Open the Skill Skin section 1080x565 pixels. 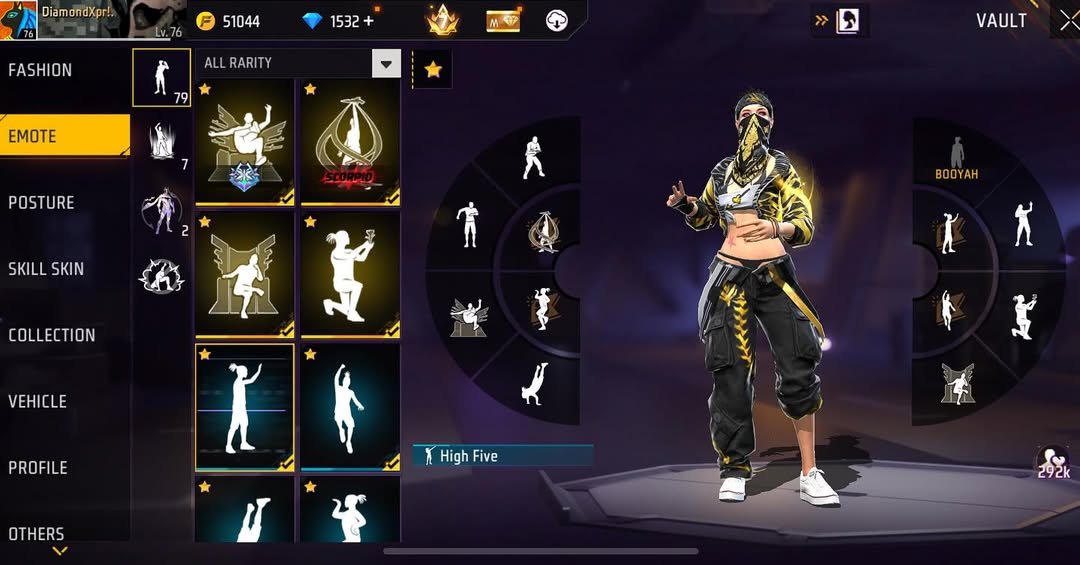(46, 269)
